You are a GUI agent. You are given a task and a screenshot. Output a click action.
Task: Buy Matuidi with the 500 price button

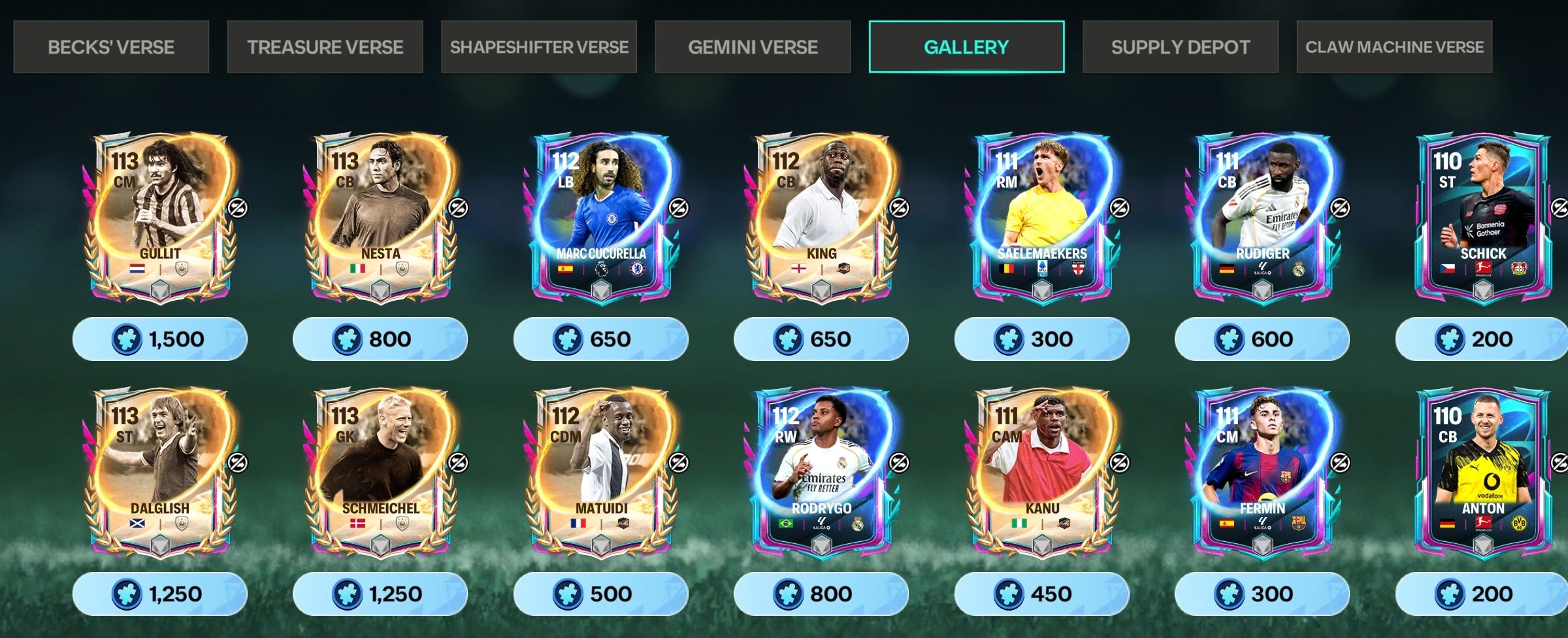tap(600, 594)
